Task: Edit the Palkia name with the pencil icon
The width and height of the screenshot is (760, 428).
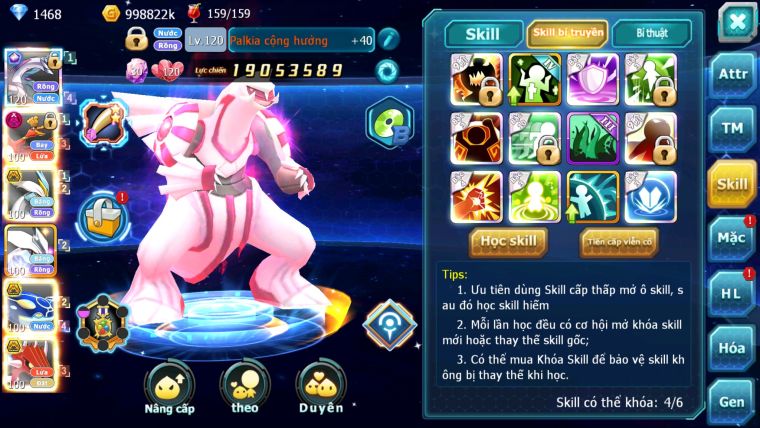Action: [388, 40]
